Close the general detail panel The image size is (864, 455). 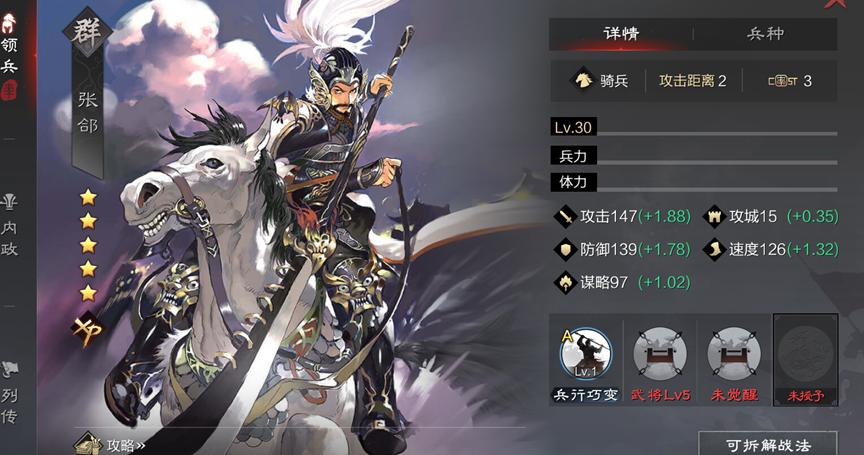point(836,4)
